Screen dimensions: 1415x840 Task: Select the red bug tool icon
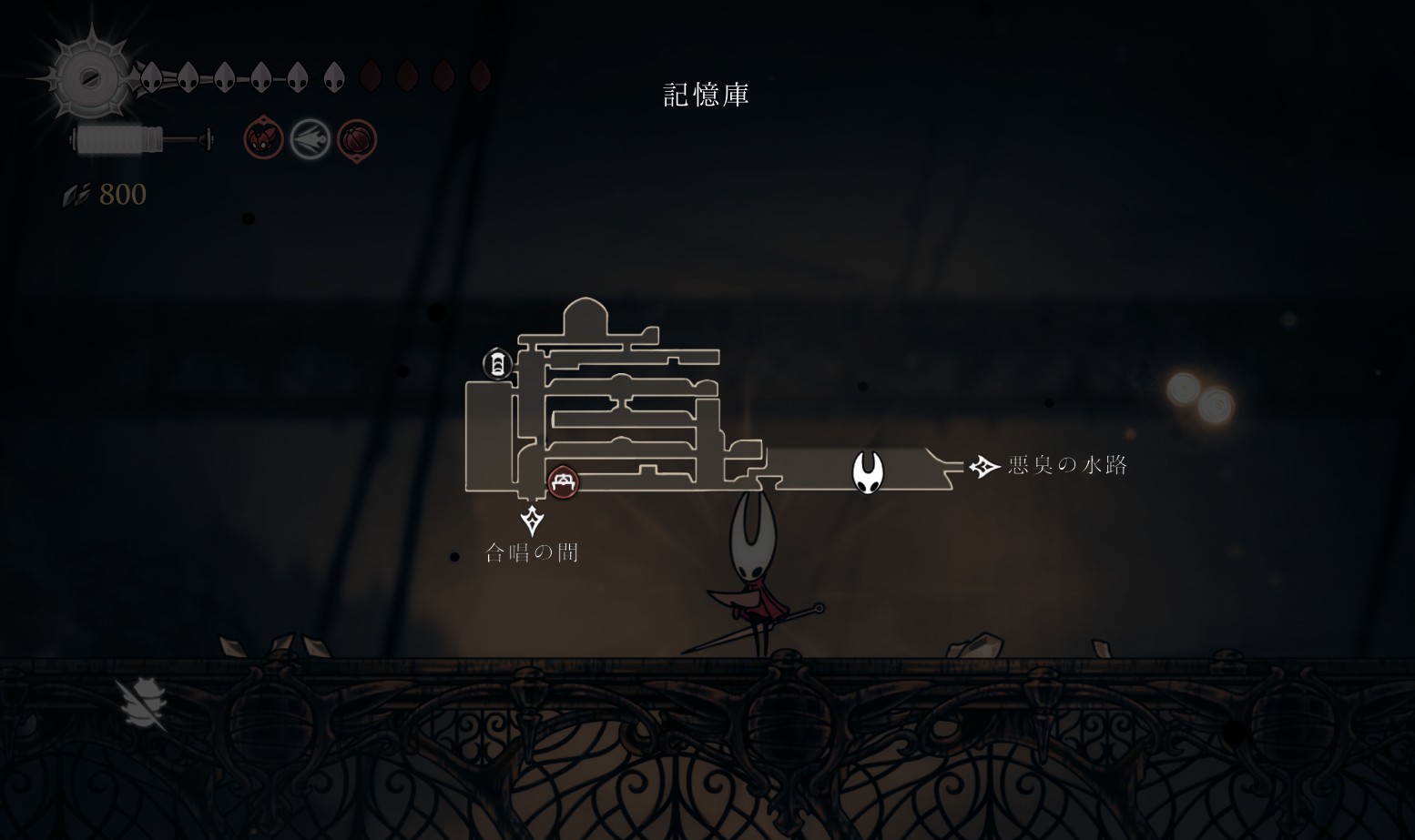pos(263,139)
